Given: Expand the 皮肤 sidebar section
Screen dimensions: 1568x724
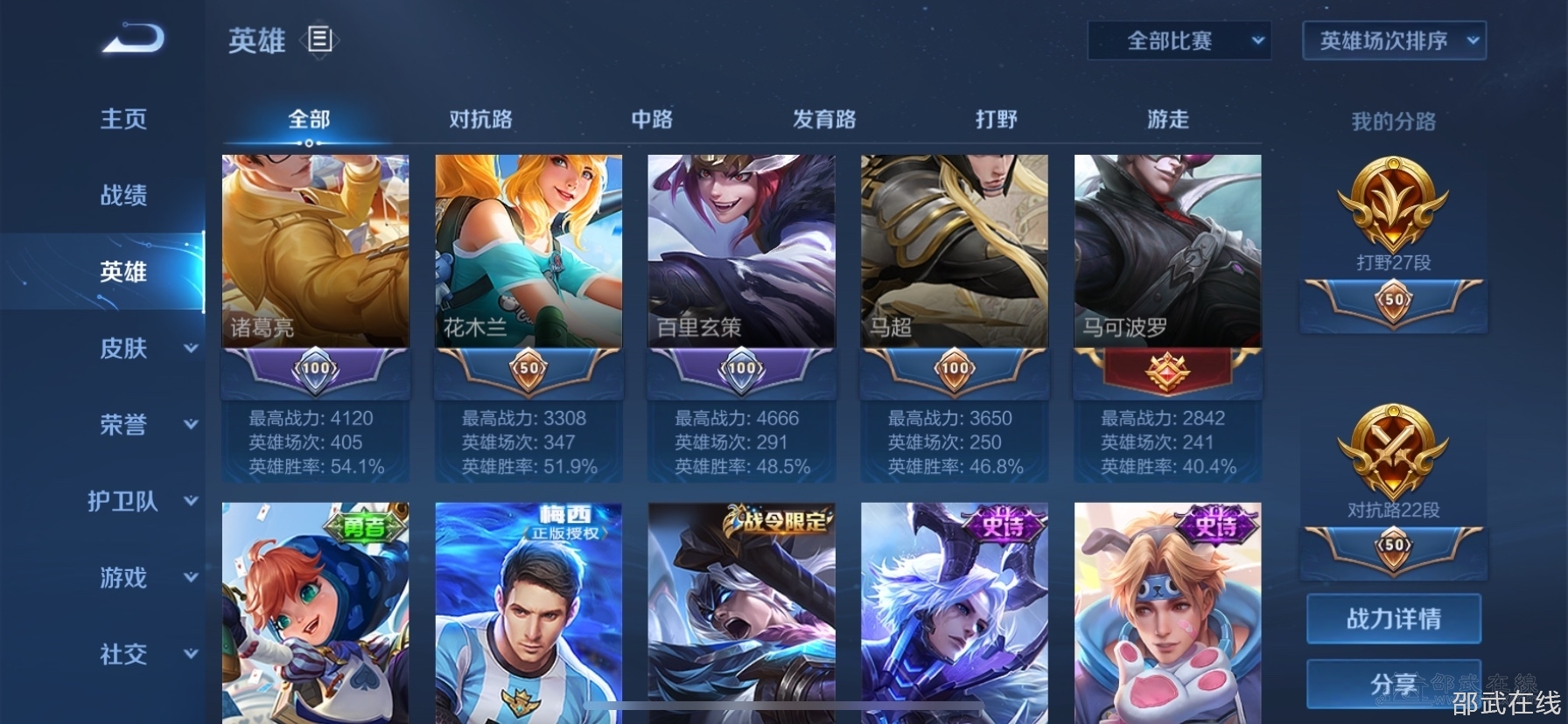Looking at the screenshot, I should tap(122, 348).
